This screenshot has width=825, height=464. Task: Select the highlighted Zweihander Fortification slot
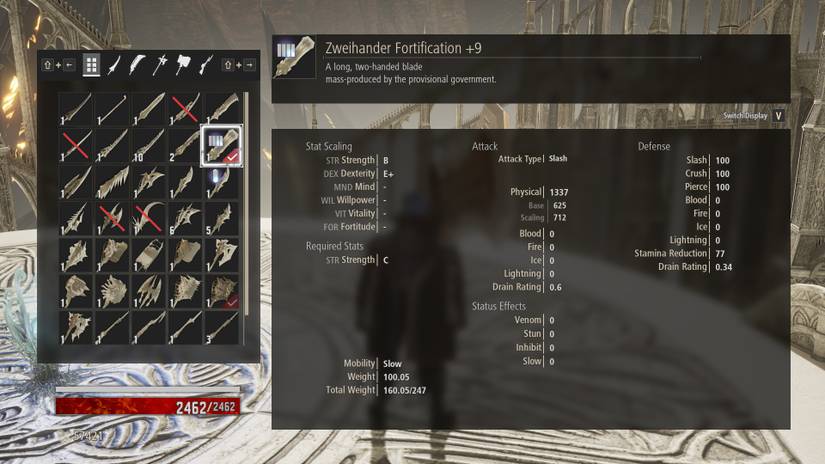coord(221,145)
